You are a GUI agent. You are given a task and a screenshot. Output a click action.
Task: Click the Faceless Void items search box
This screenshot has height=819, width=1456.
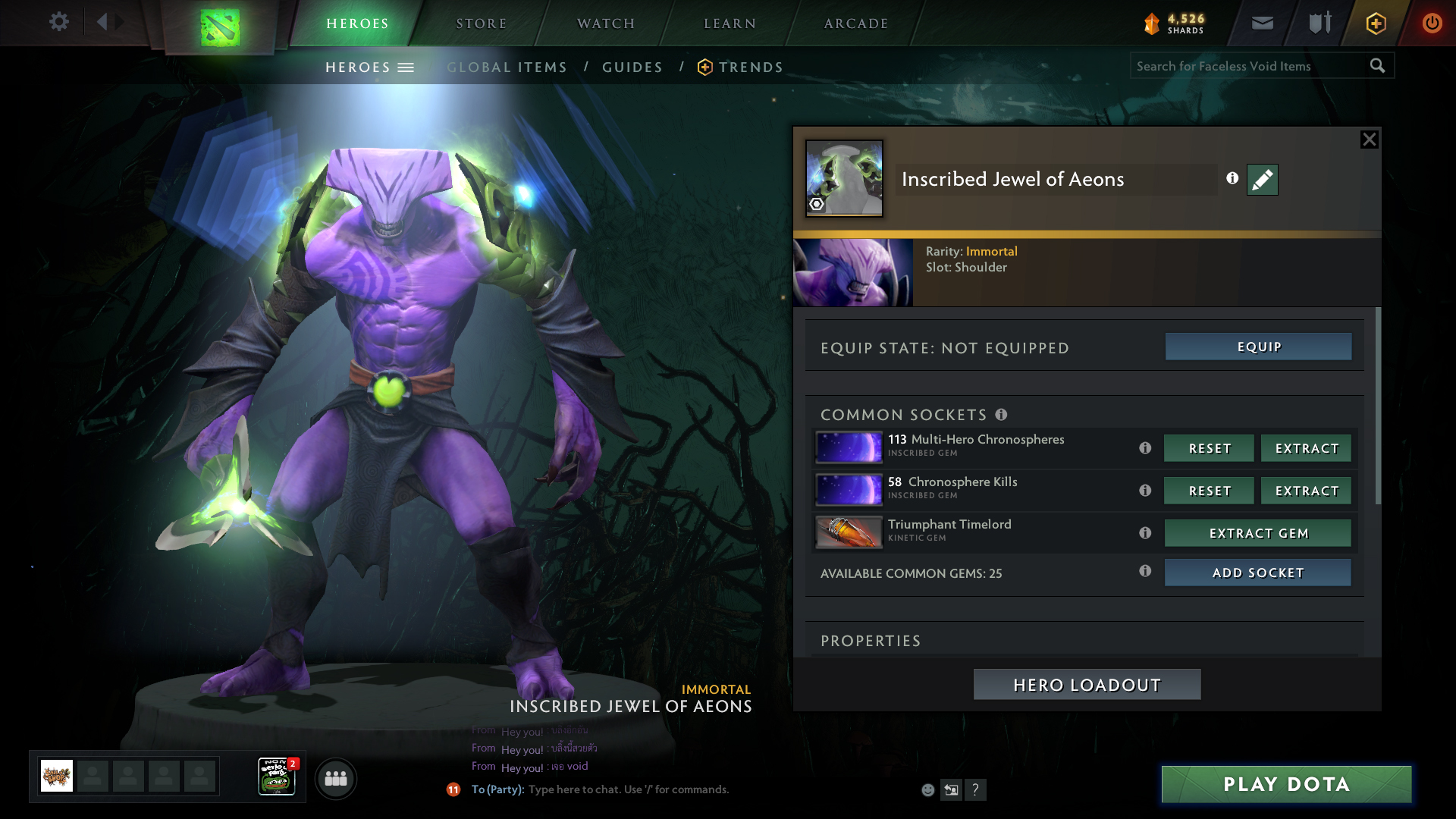[x=1247, y=66]
